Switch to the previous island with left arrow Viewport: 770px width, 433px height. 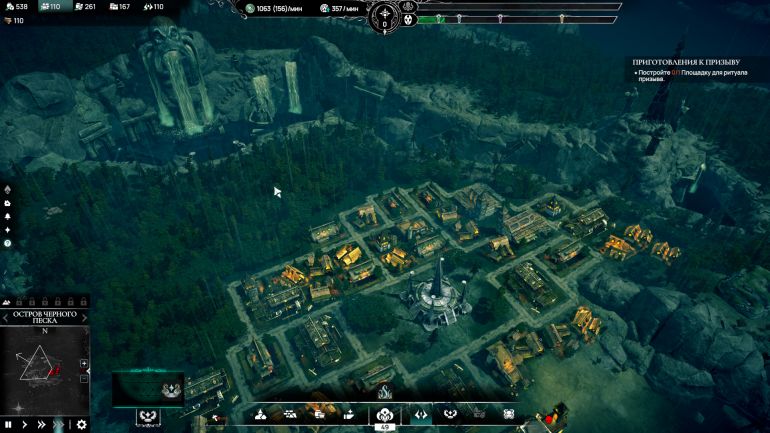[x=4, y=316]
